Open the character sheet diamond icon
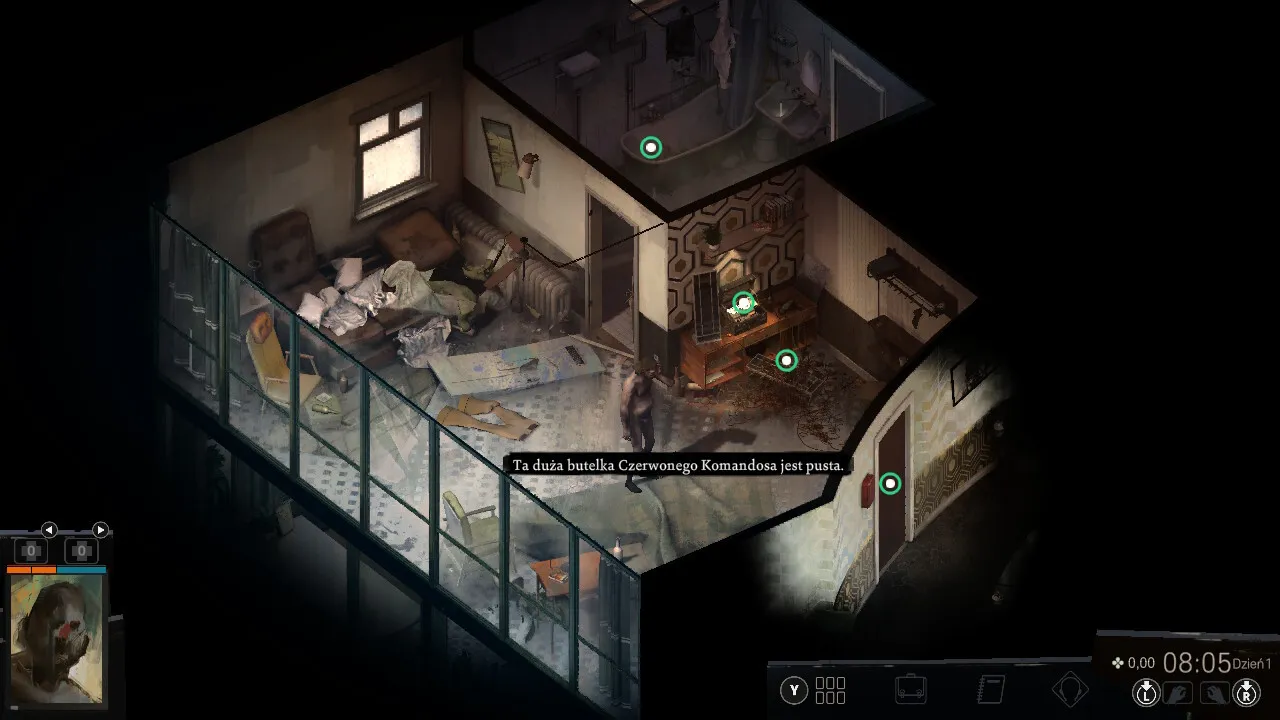This screenshot has height=720, width=1280. pyautogui.click(x=1071, y=688)
